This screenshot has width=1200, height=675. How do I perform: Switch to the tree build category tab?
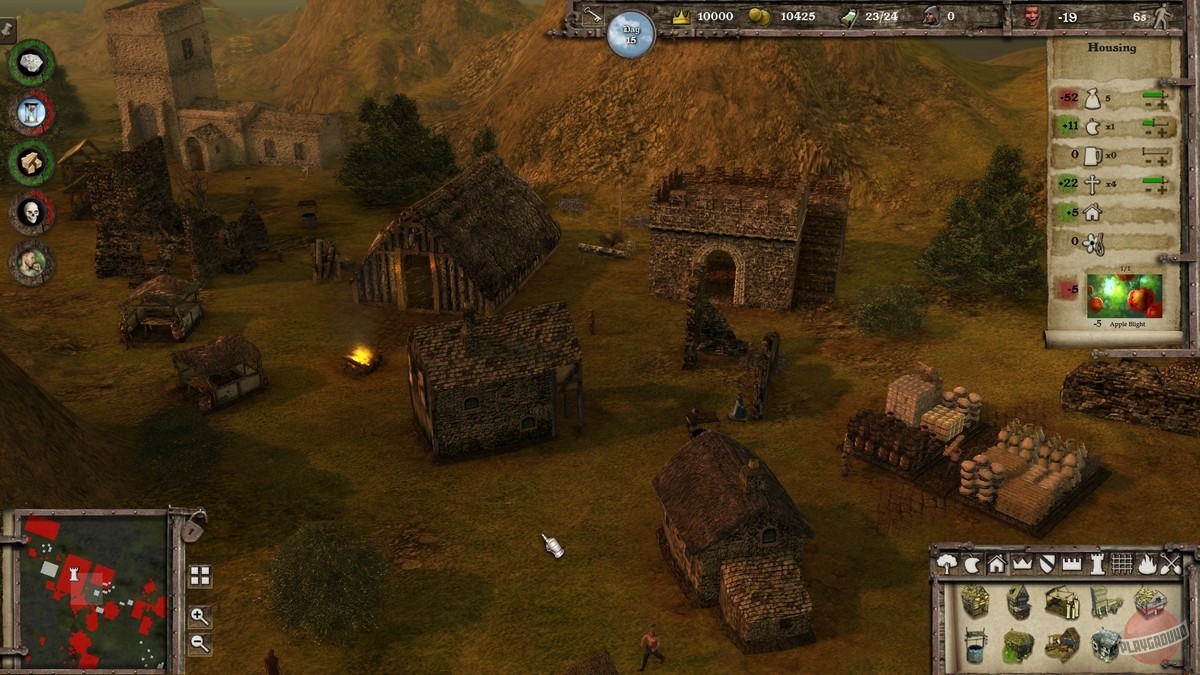tap(947, 564)
